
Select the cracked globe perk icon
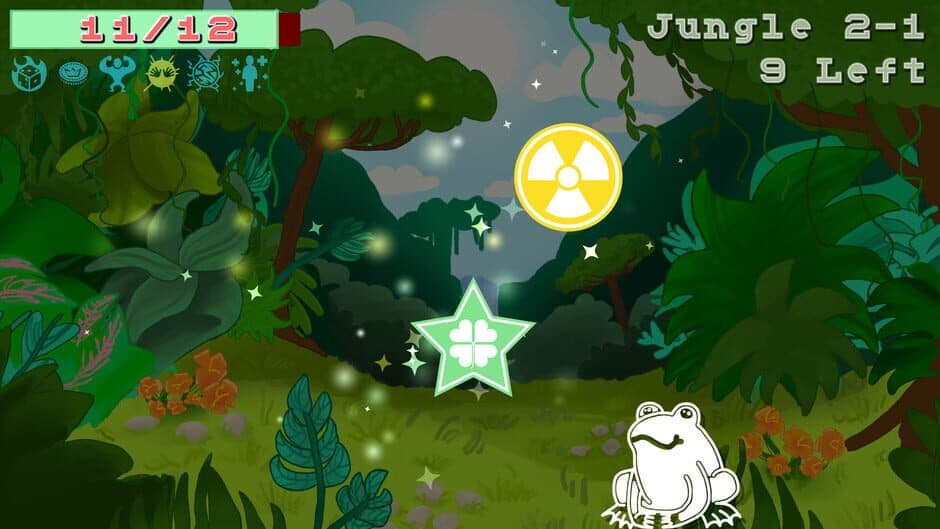pyautogui.click(x=205, y=73)
